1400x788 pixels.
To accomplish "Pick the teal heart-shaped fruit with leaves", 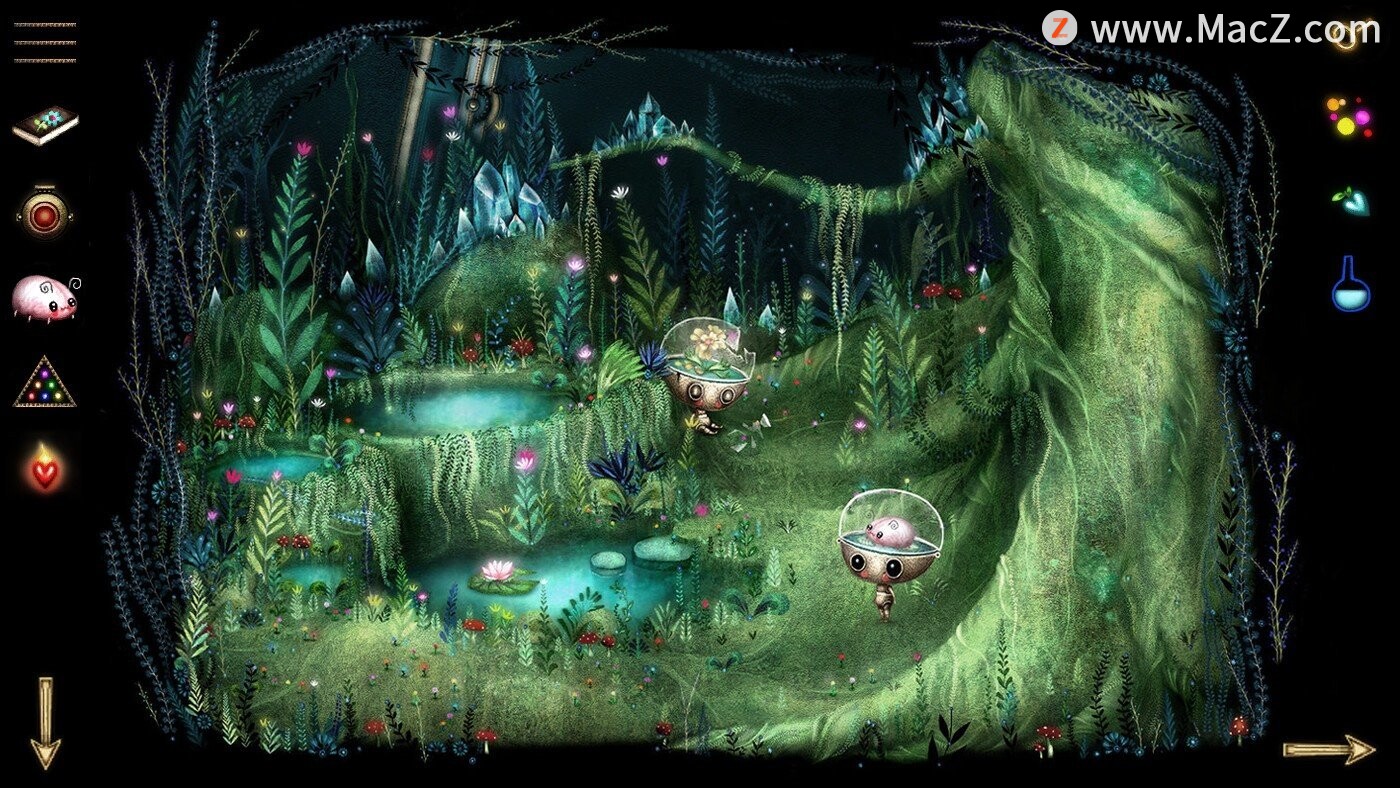I will [1350, 200].
